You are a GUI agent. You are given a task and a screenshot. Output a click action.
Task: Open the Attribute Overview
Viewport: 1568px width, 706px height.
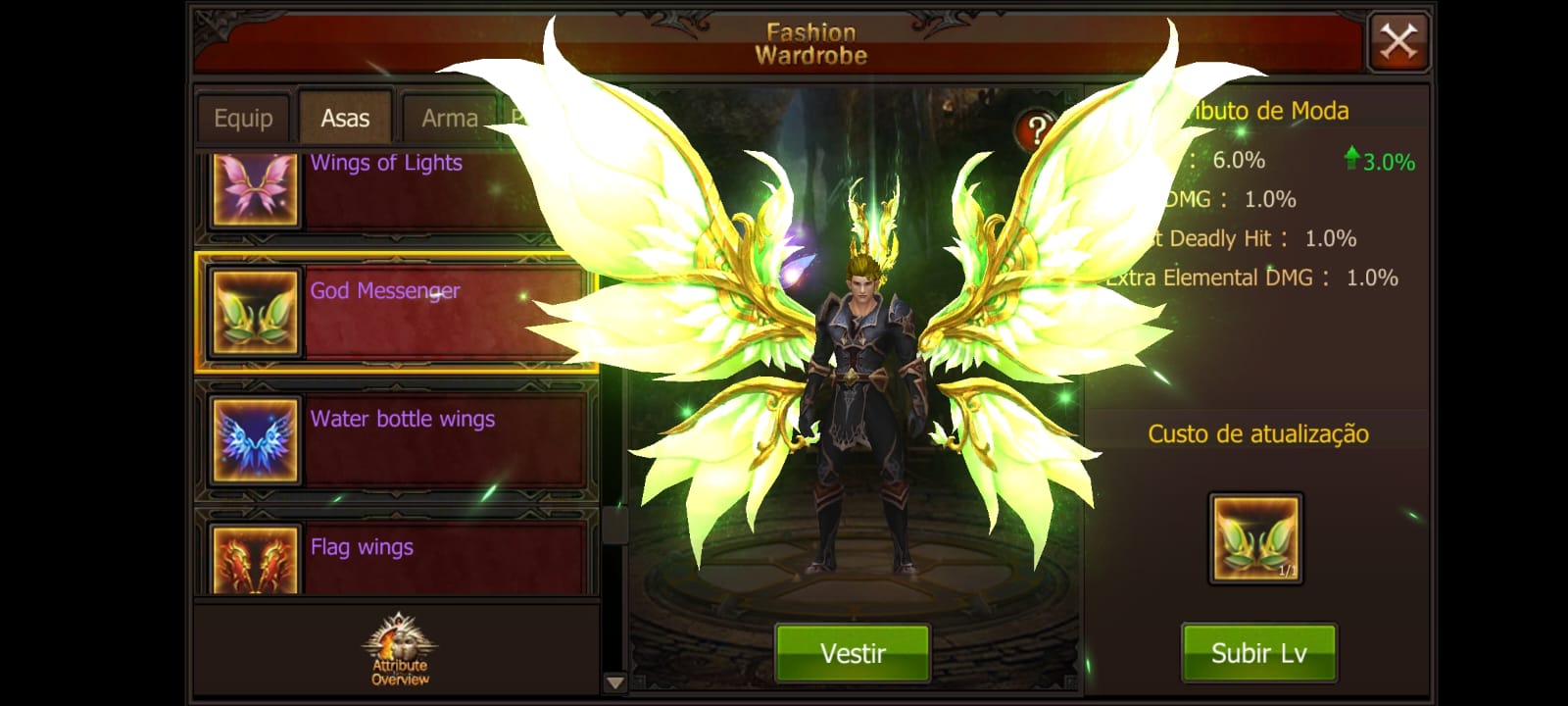point(399,650)
